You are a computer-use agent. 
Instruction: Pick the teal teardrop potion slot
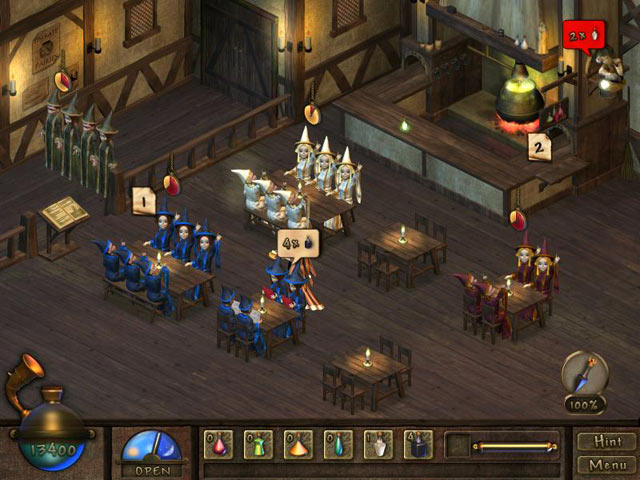click(338, 445)
